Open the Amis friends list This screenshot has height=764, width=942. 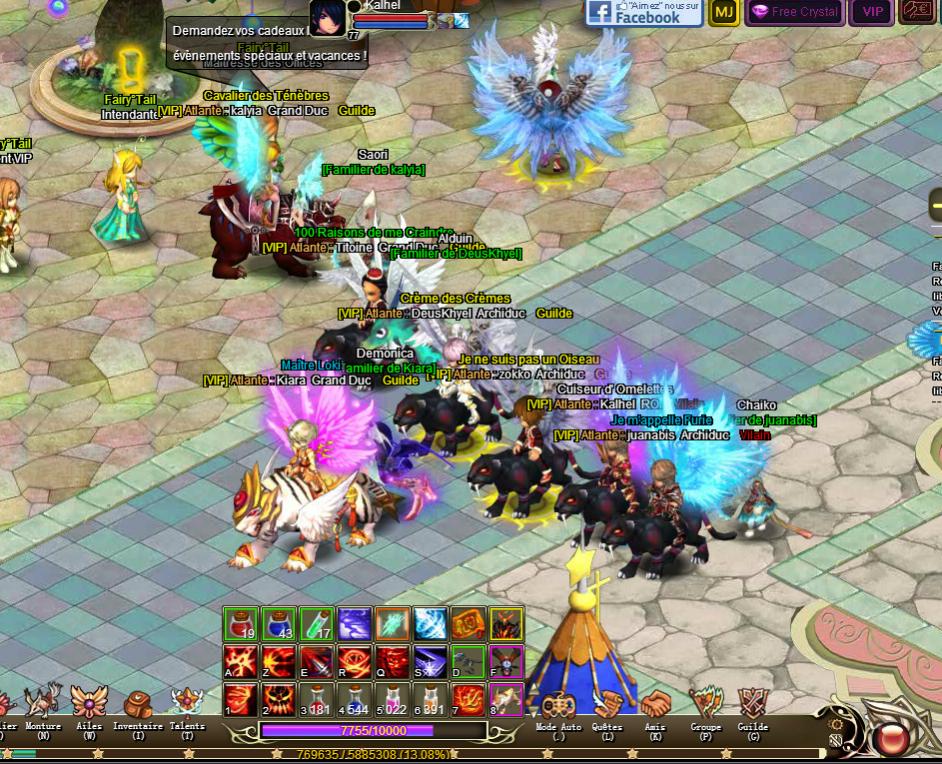[655, 704]
